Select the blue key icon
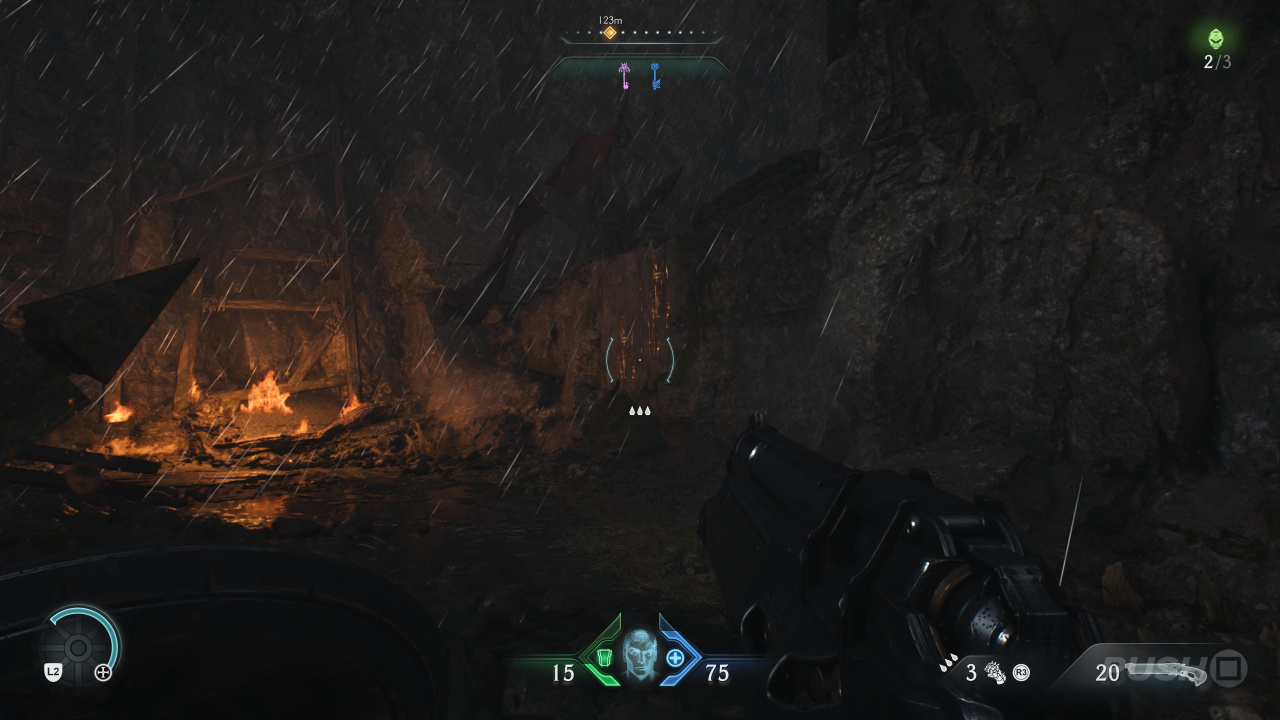1280x720 pixels. pos(655,76)
